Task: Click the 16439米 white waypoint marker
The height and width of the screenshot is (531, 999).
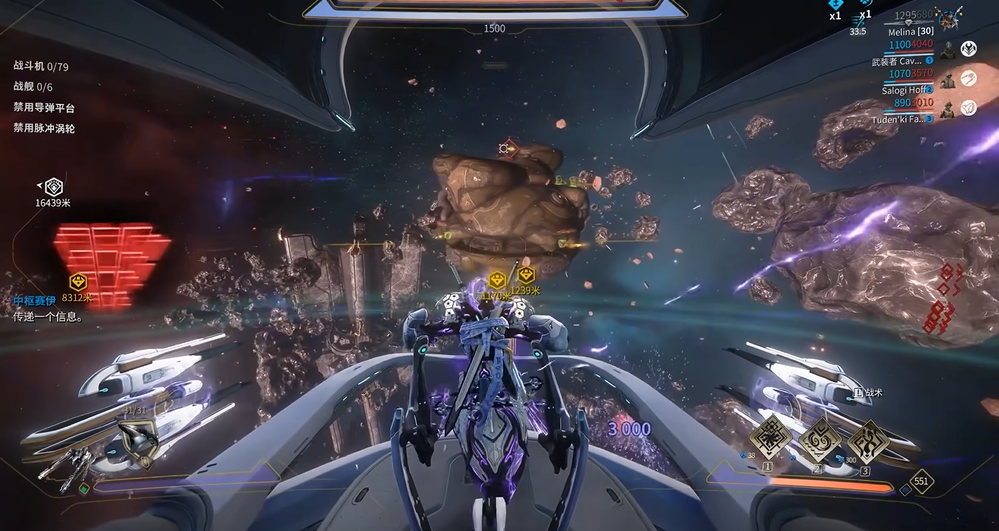Action: pyautogui.click(x=54, y=187)
